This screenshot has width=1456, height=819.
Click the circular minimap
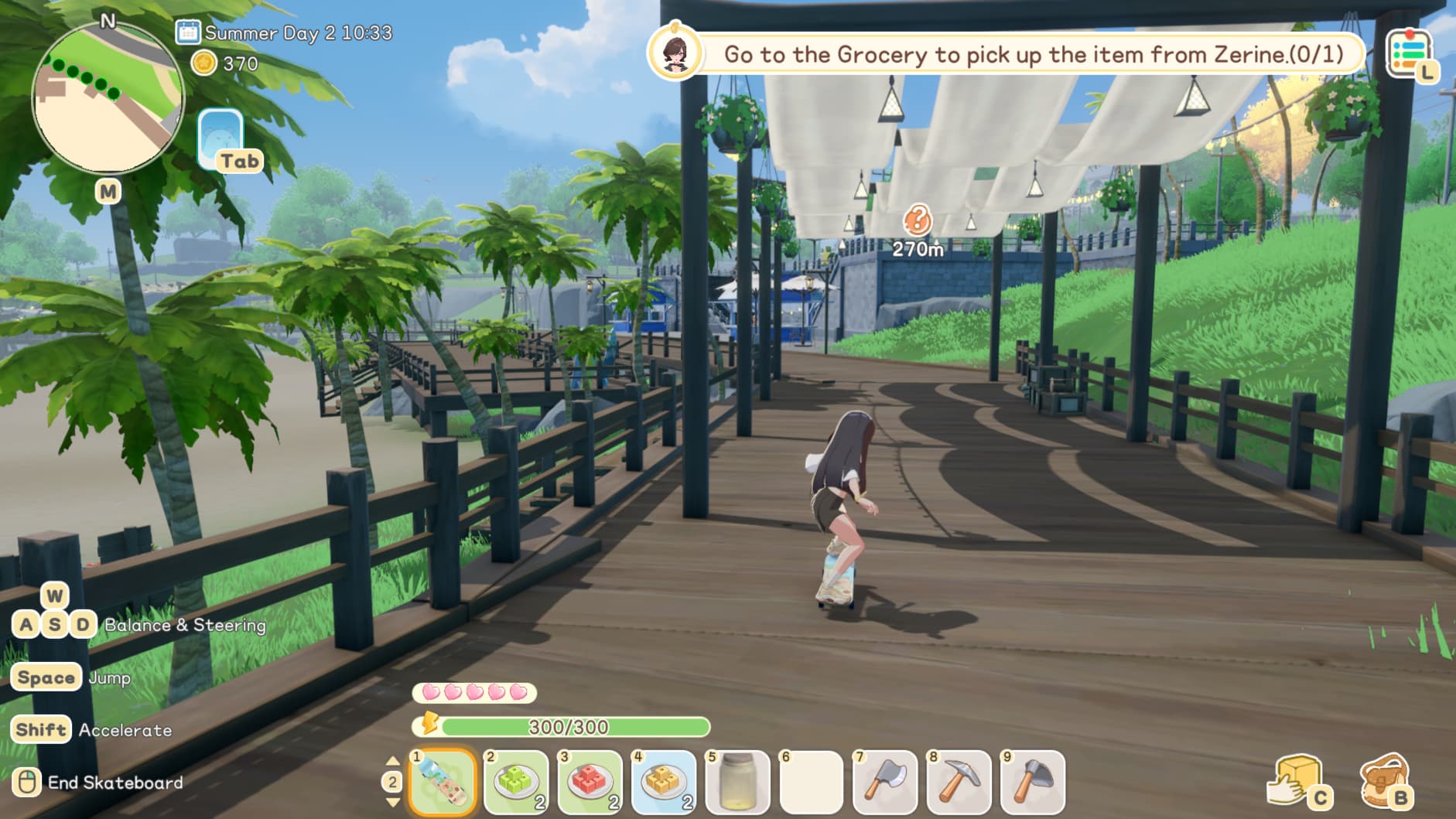tap(108, 97)
